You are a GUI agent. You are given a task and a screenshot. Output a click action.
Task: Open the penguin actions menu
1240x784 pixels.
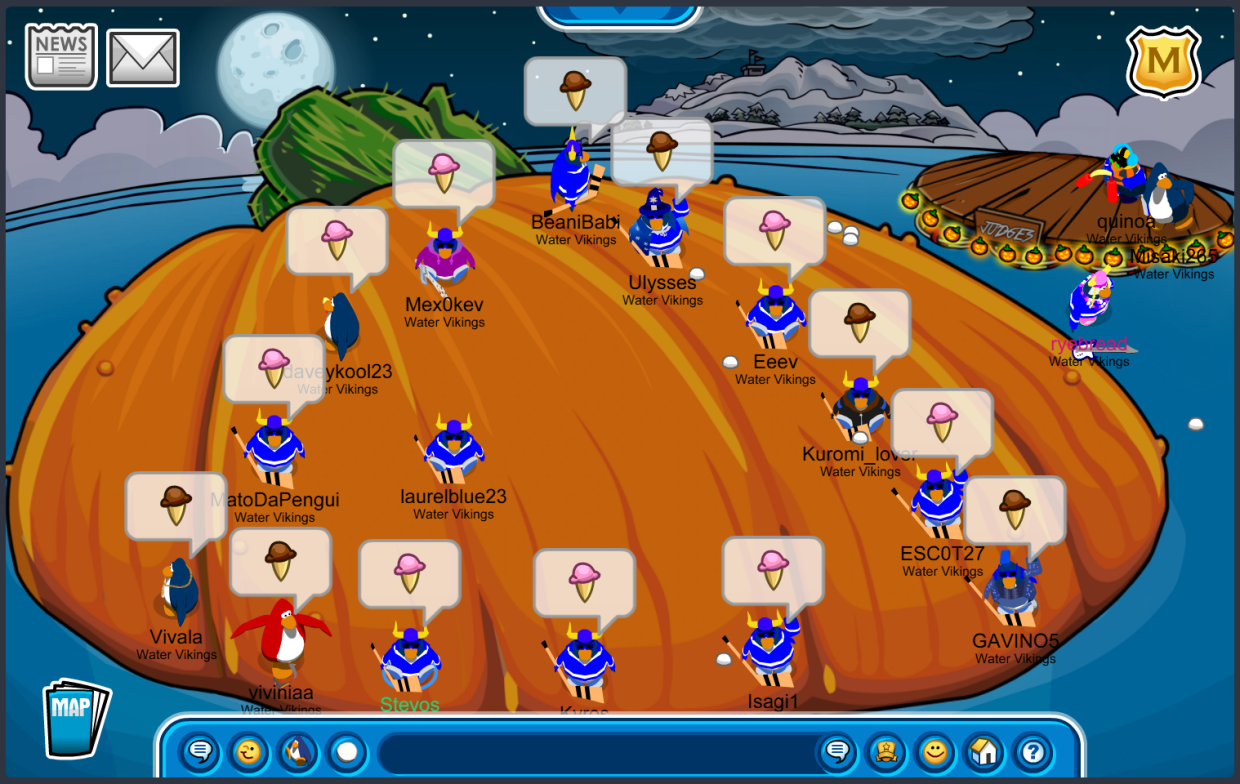click(x=297, y=751)
